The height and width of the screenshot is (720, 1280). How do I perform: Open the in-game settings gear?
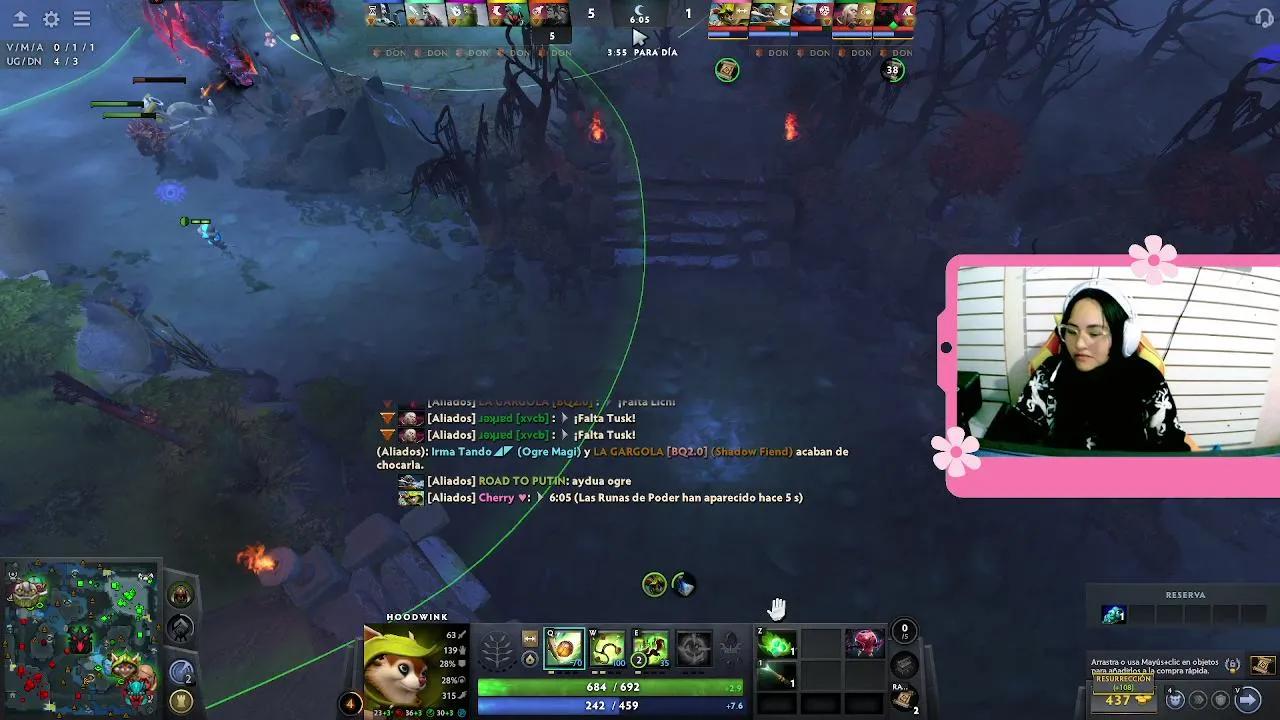click(50, 18)
